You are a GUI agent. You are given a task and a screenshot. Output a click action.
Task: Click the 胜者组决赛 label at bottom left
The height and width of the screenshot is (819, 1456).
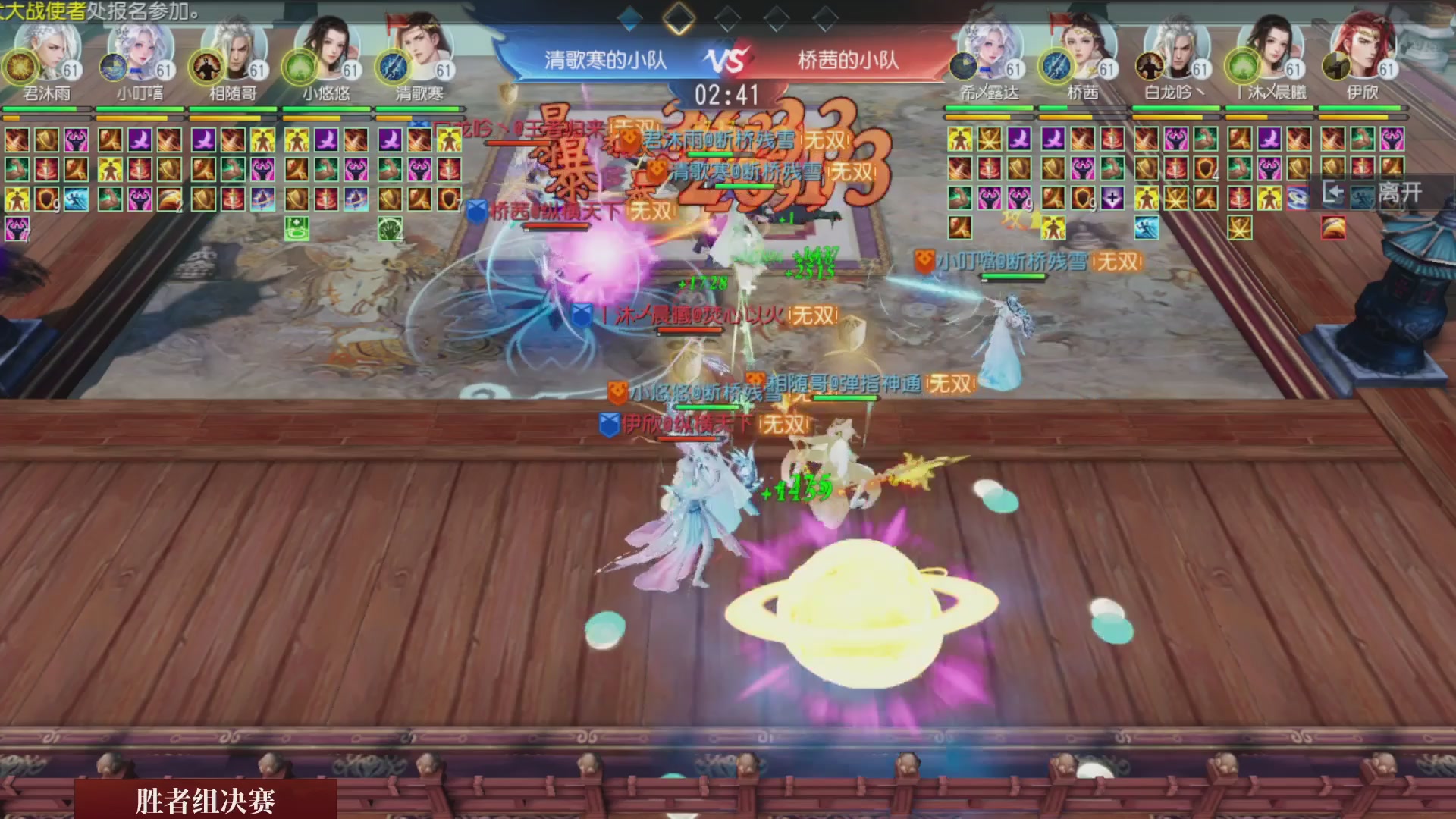(x=206, y=801)
